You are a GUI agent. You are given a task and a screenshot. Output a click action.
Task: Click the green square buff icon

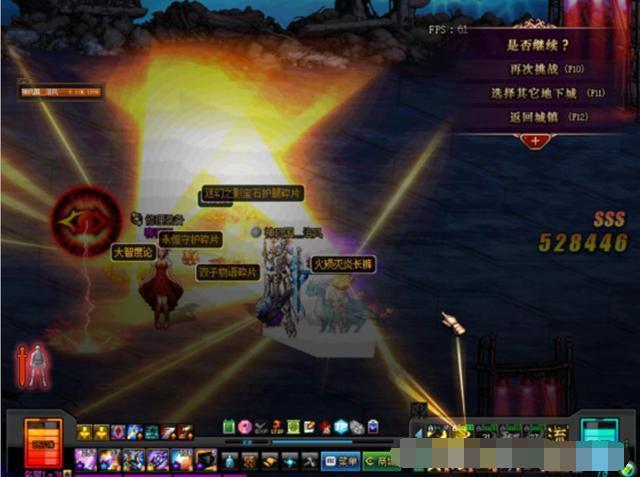click(x=228, y=426)
